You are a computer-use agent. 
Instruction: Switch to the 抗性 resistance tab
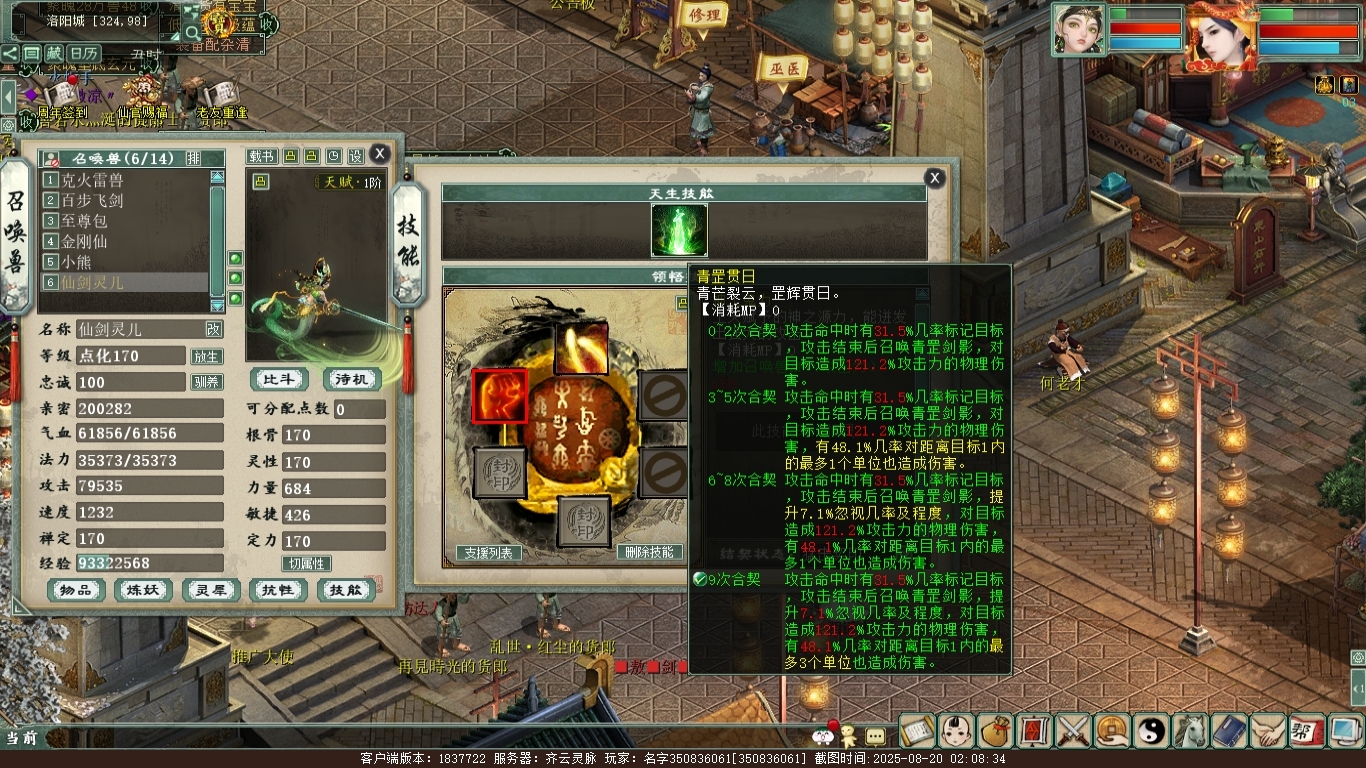click(x=278, y=591)
